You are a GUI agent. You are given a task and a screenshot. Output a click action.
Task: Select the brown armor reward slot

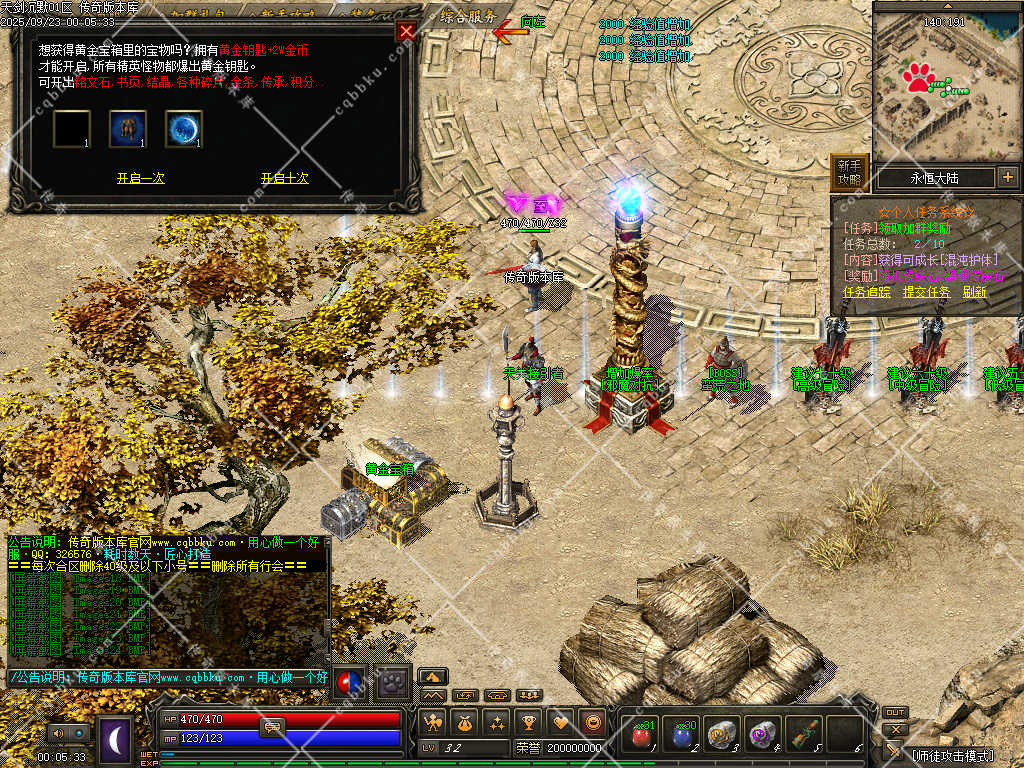pos(128,129)
